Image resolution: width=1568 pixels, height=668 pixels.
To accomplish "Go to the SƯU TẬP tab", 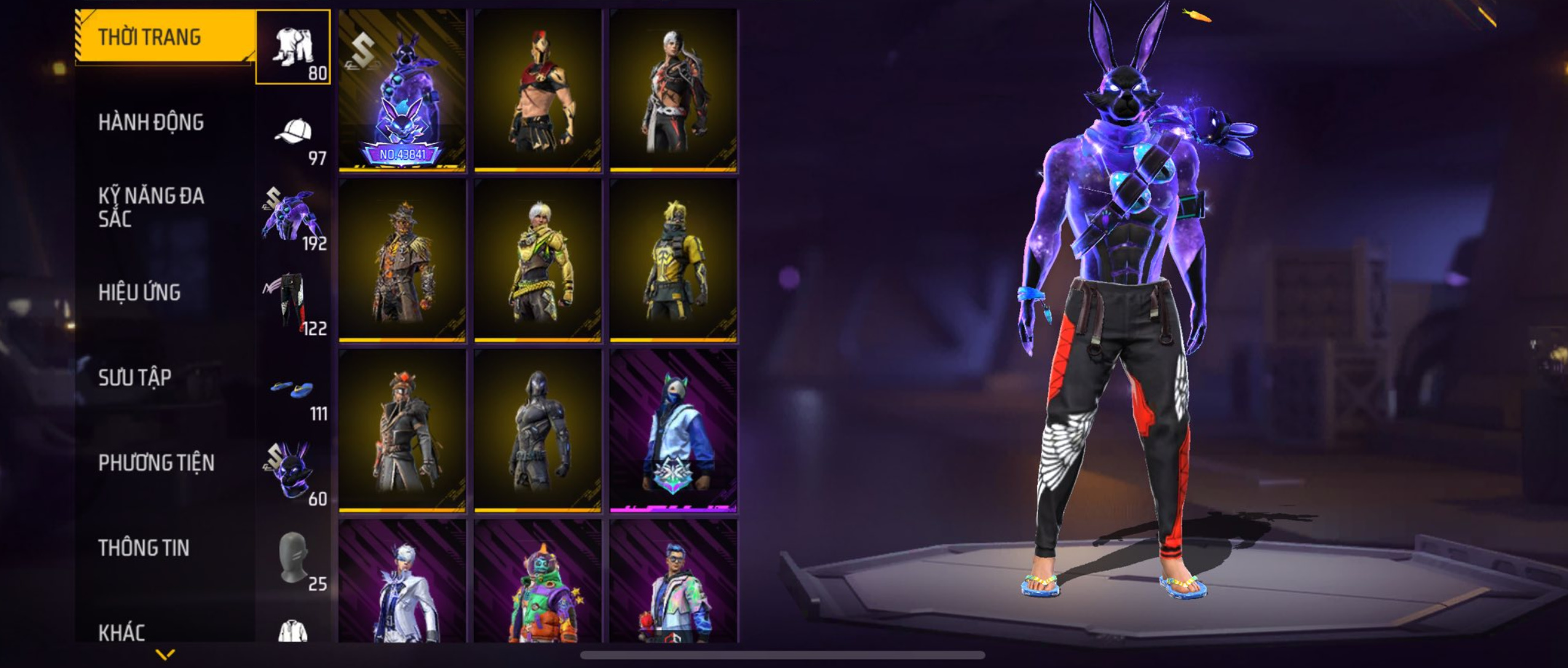I will point(135,377).
